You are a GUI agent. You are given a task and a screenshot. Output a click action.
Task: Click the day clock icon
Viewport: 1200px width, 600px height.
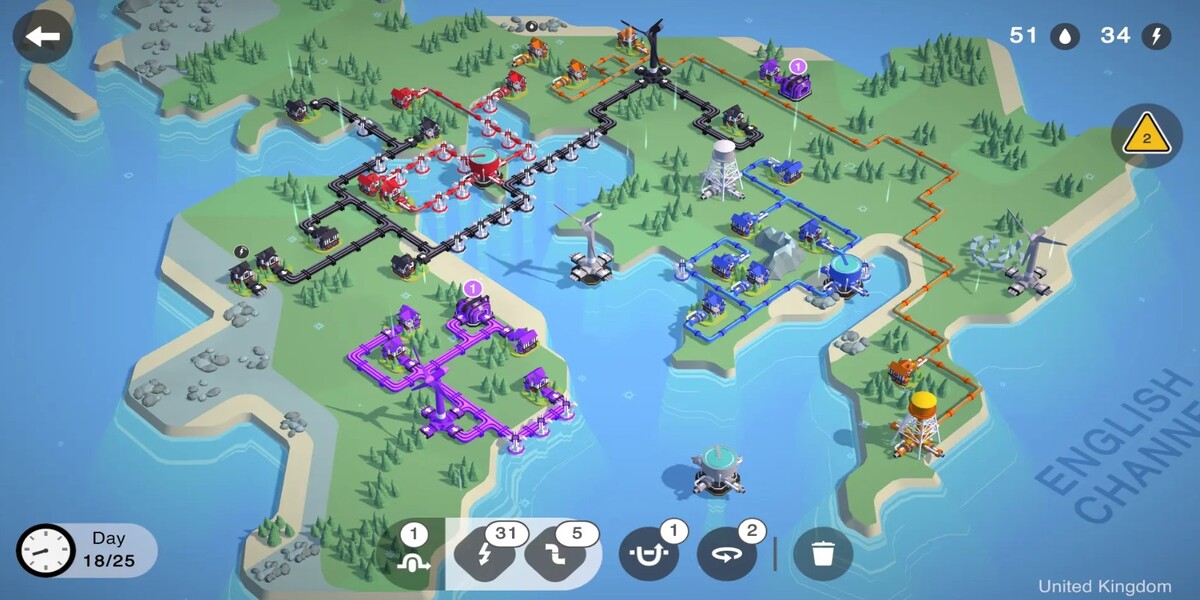point(46,551)
